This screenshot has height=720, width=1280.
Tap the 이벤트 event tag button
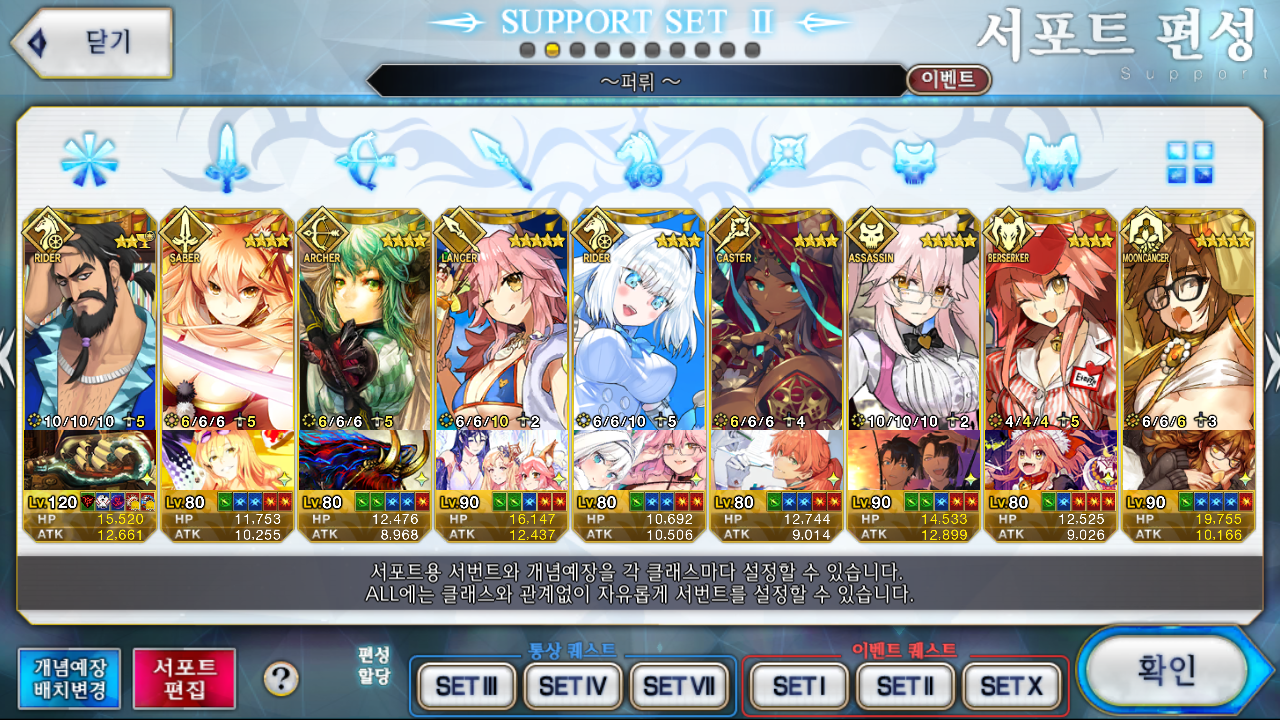click(948, 80)
